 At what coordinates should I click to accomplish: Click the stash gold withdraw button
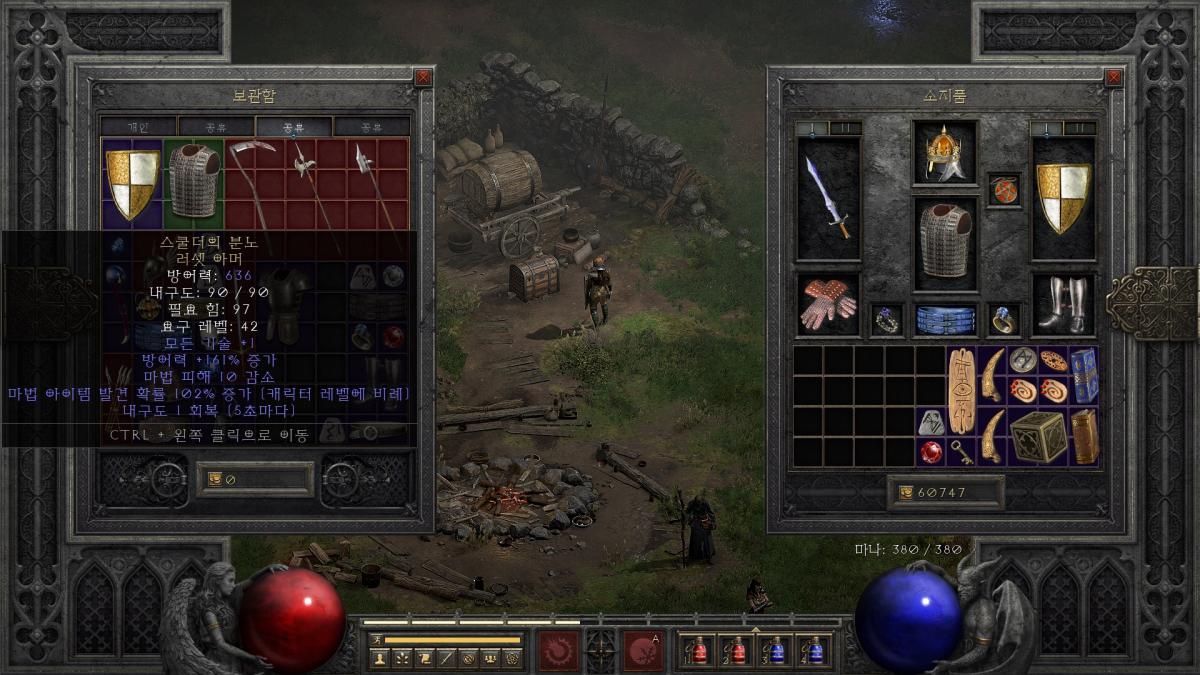click(x=214, y=480)
